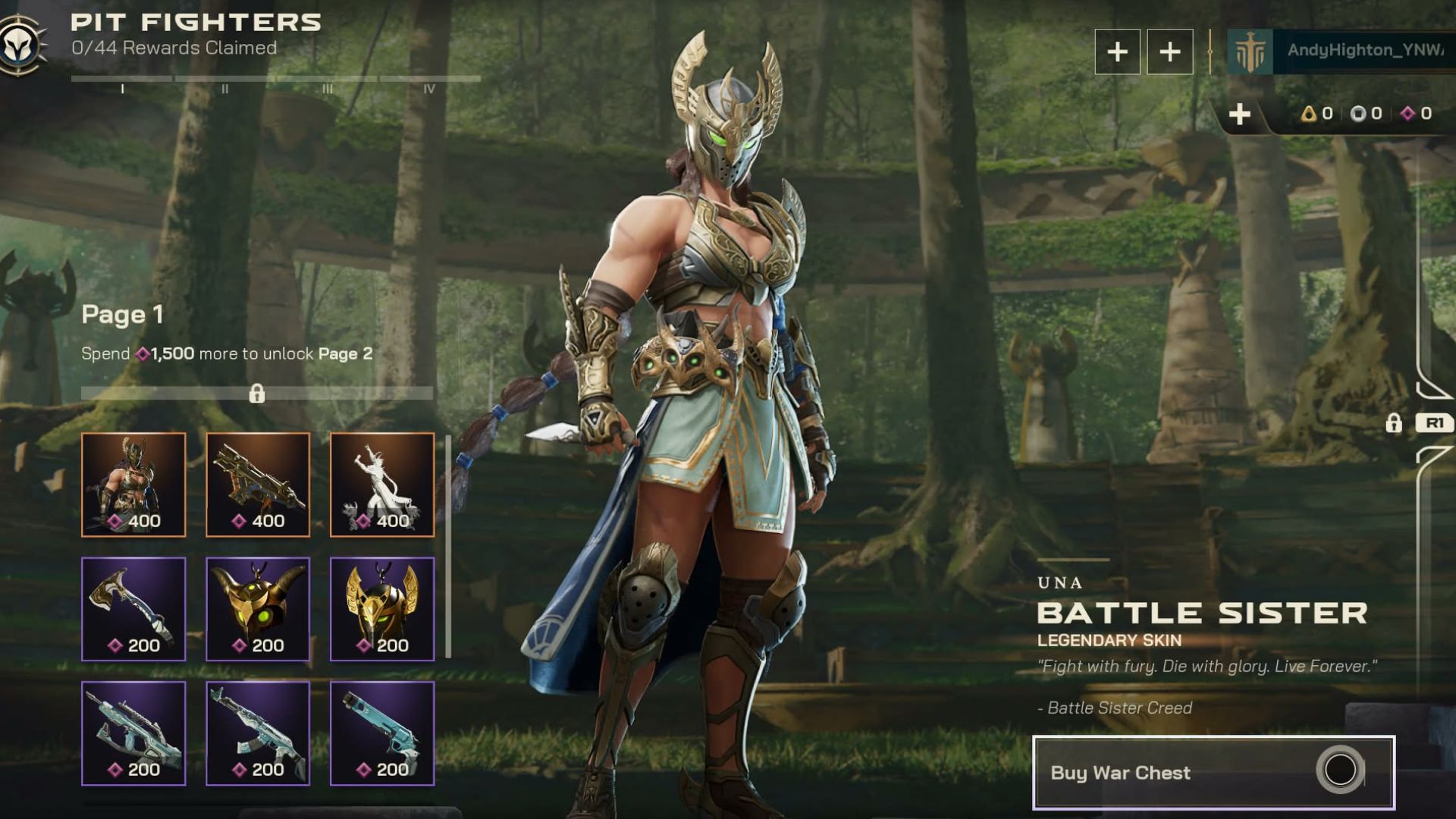Select the white statue reward tile

(x=382, y=485)
